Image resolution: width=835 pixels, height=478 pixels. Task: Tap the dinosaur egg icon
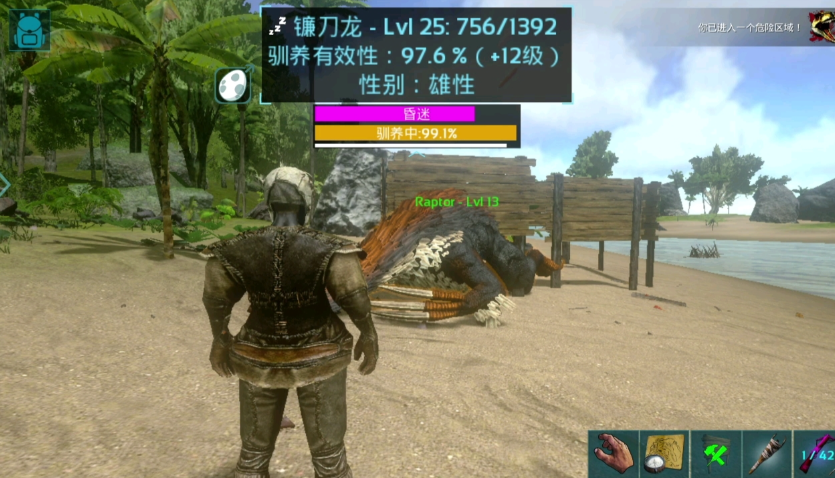(233, 85)
